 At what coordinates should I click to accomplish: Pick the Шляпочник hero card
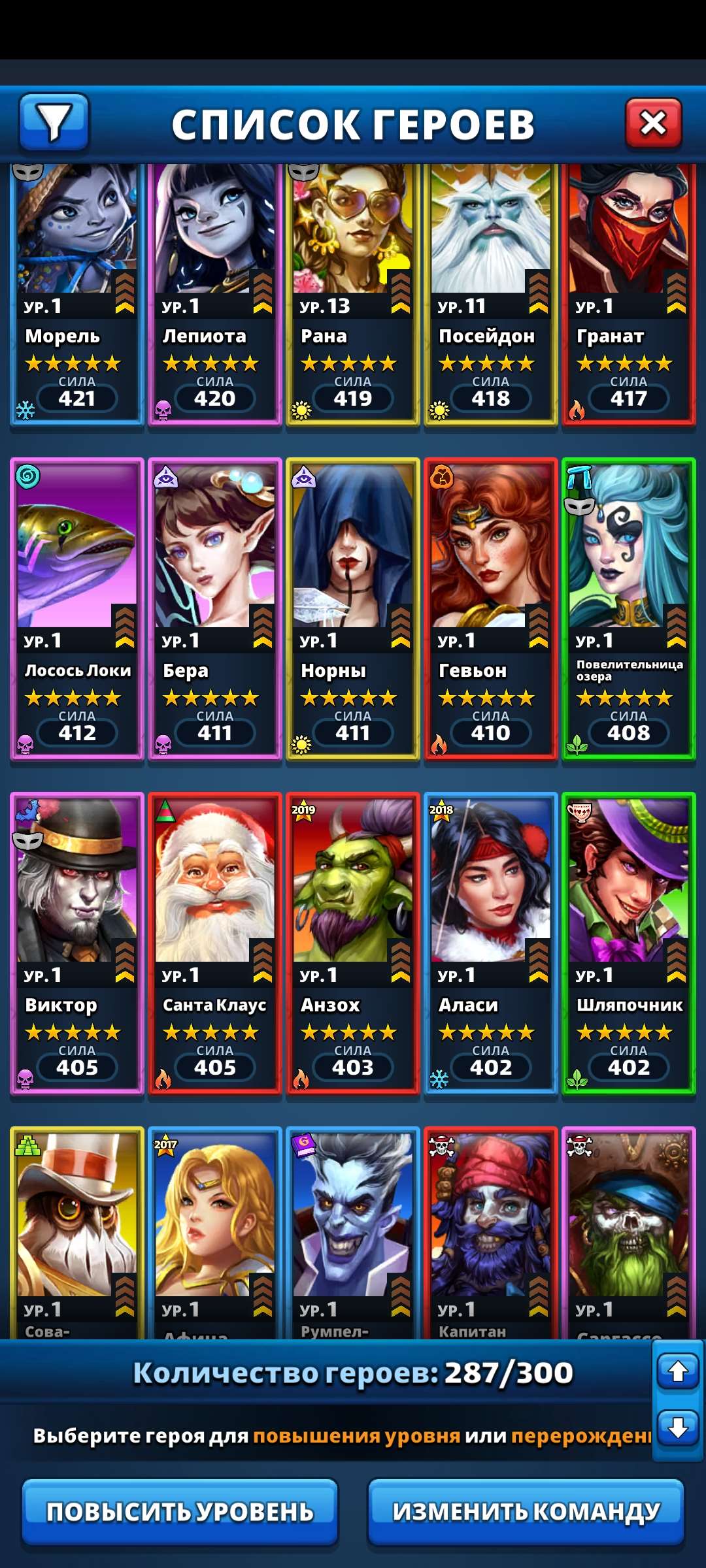(x=629, y=943)
